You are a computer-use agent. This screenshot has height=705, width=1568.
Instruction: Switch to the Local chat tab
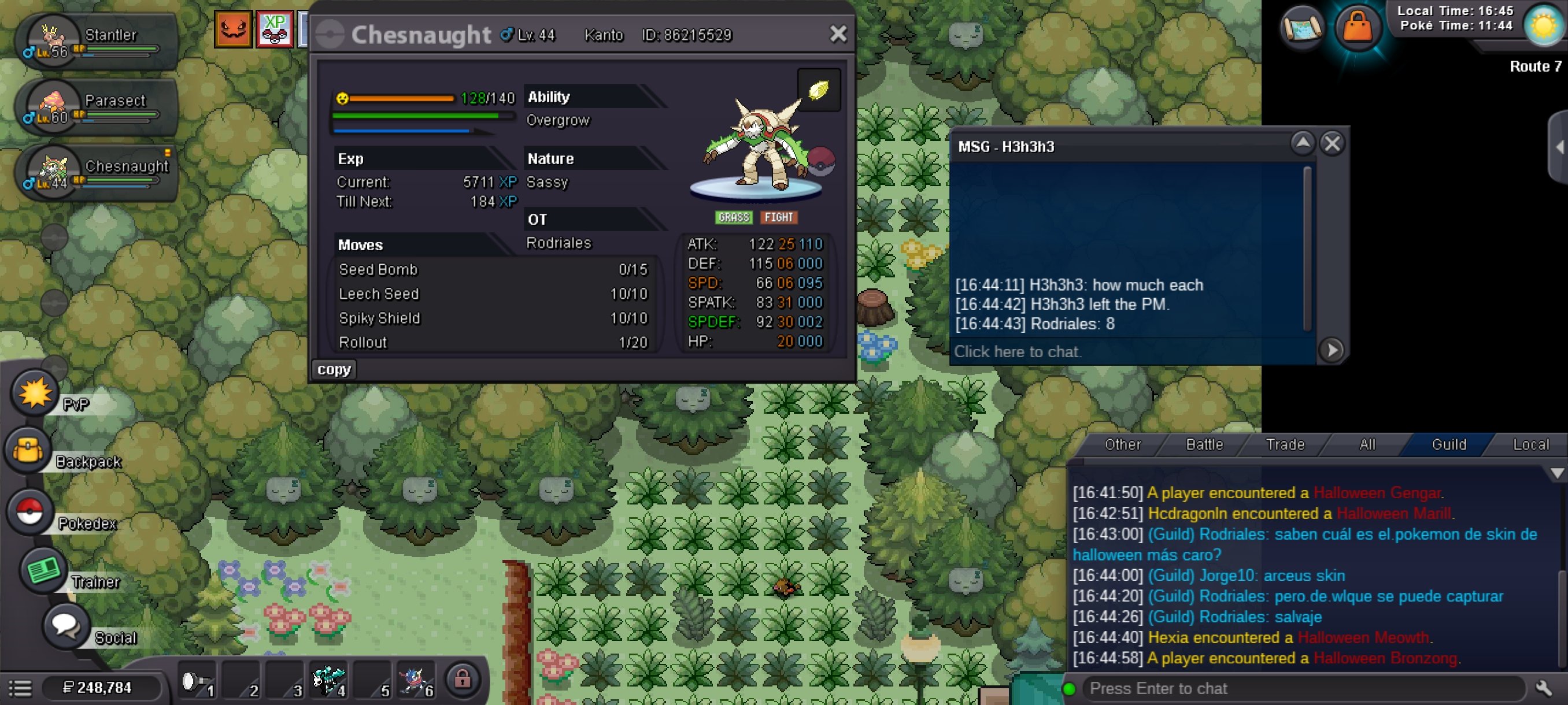[x=1530, y=444]
